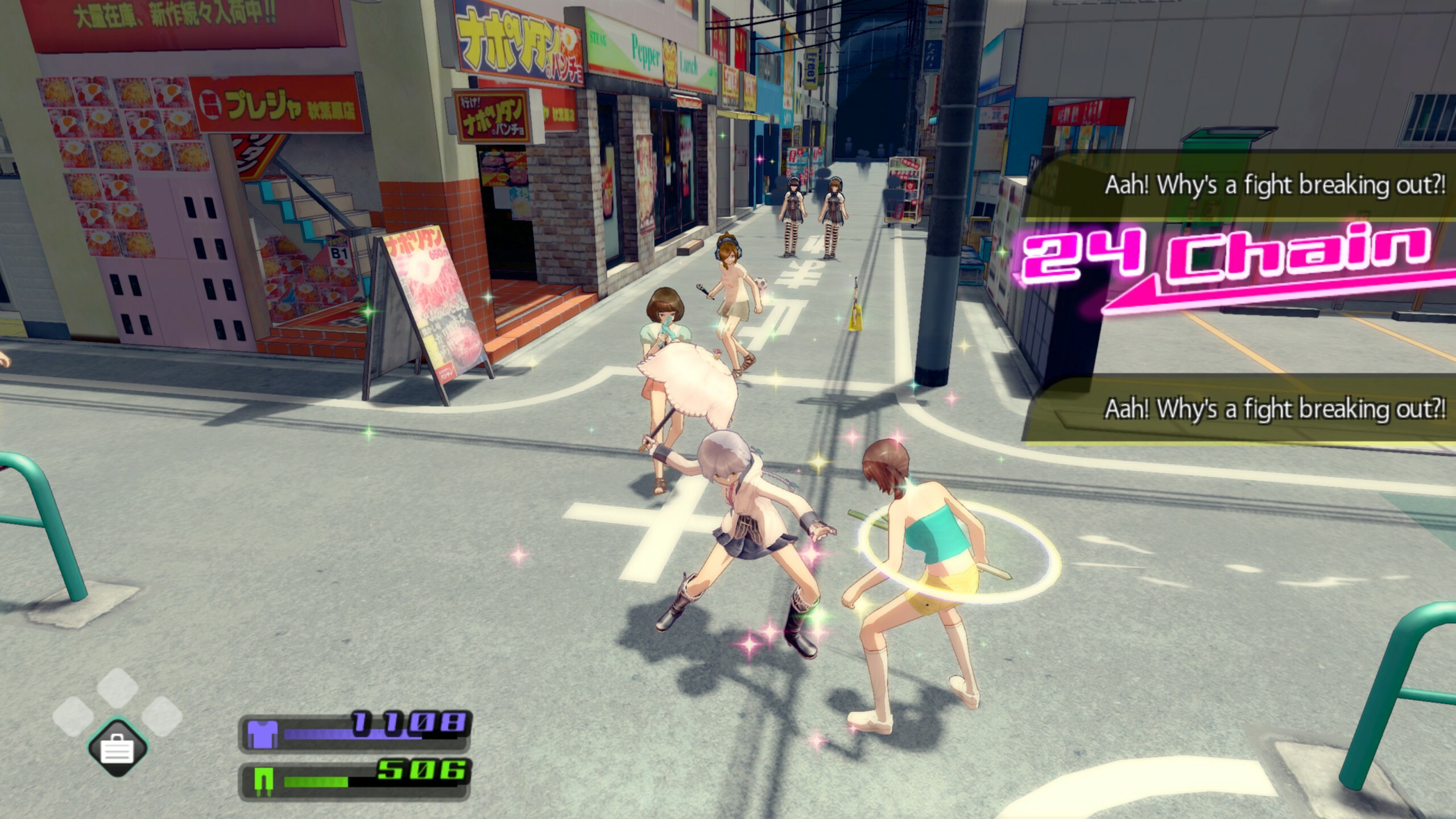Screen dimensions: 1456x819
Task: Click the left diamond of the D-pad indicator
Action: [72, 717]
